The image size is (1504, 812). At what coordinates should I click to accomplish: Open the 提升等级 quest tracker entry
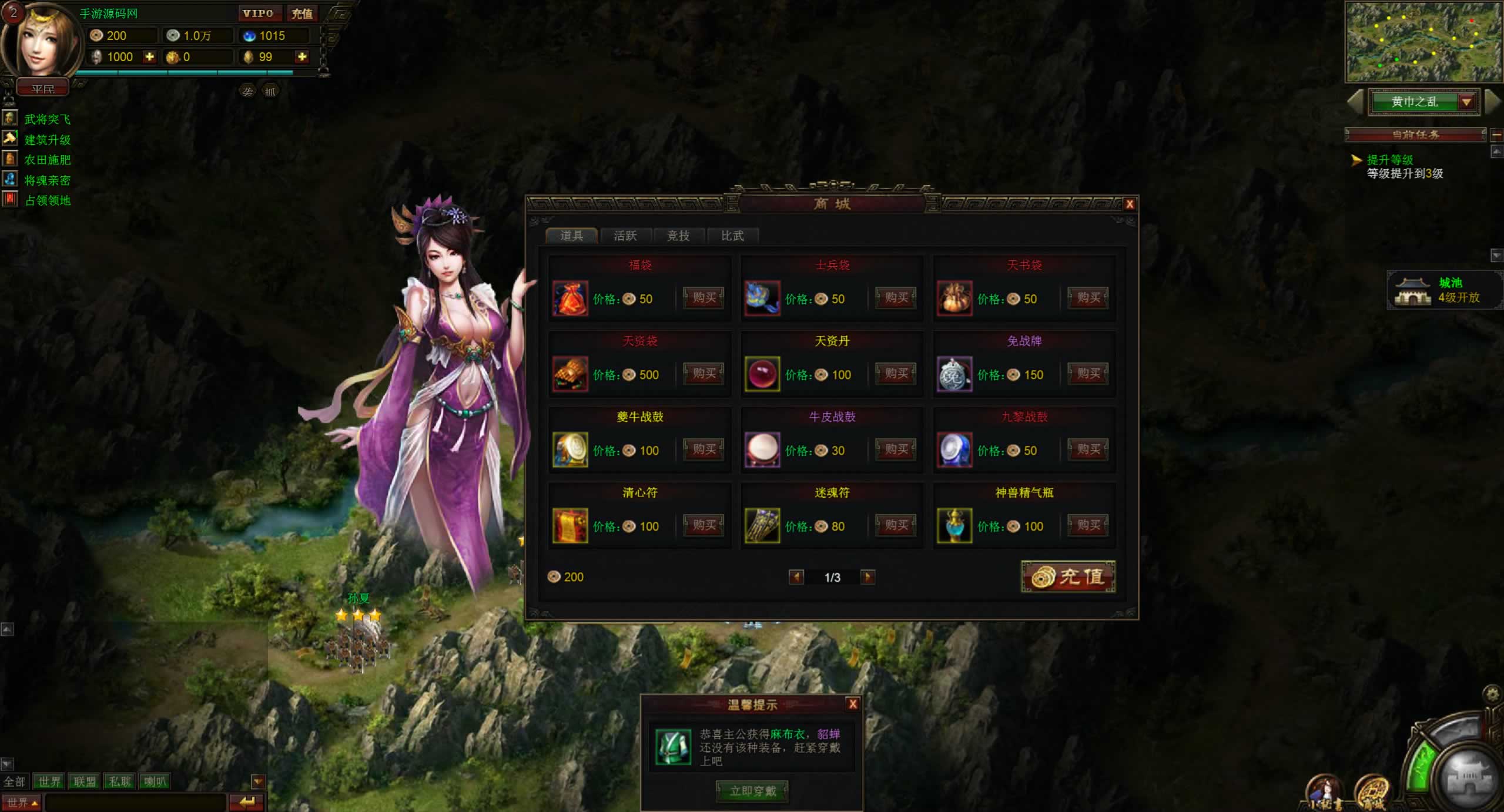(1389, 160)
